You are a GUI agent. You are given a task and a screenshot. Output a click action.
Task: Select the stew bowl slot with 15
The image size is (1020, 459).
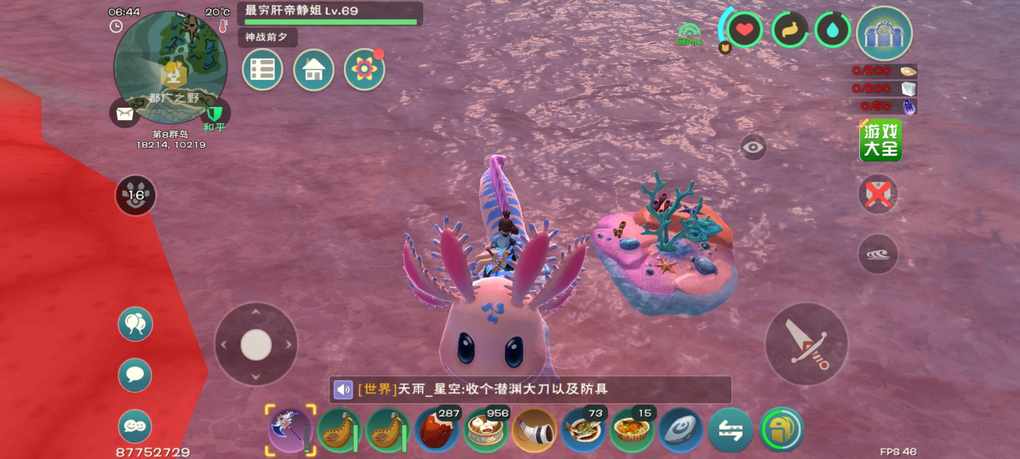click(x=633, y=430)
